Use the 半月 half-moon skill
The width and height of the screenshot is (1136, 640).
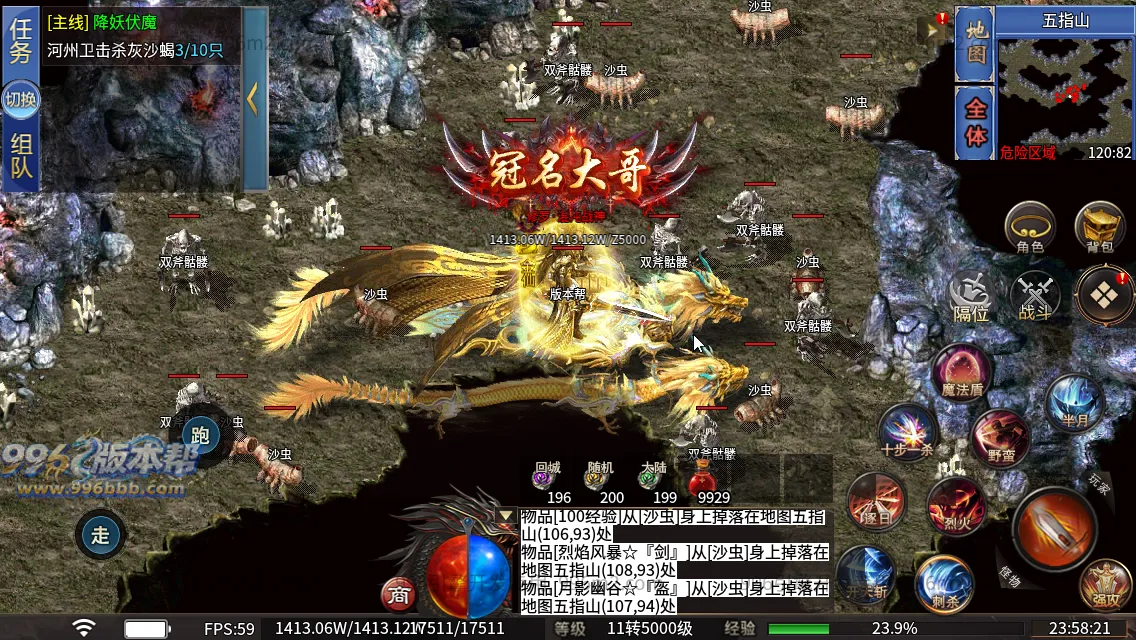[1074, 403]
